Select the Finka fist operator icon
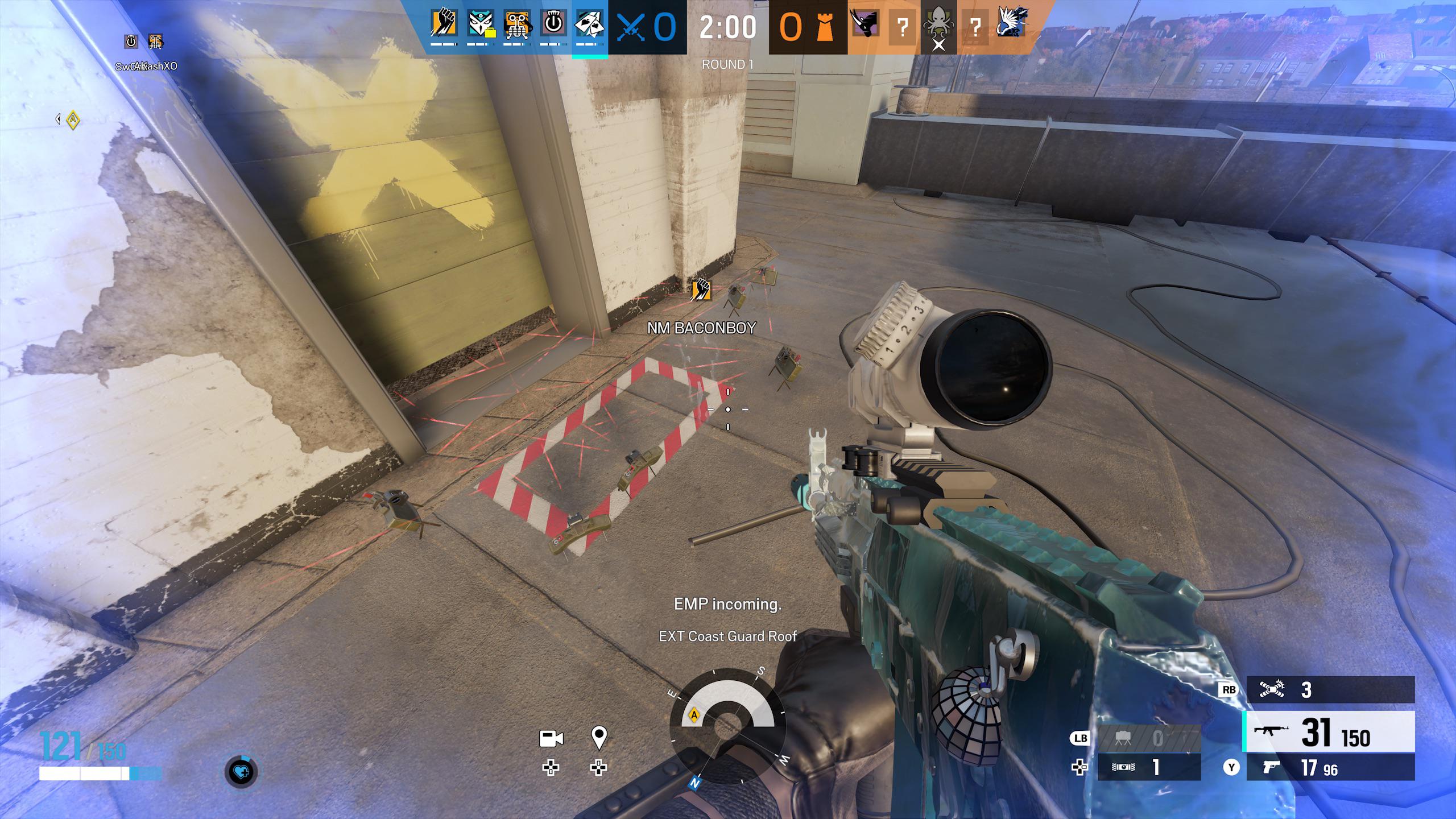 click(443, 24)
